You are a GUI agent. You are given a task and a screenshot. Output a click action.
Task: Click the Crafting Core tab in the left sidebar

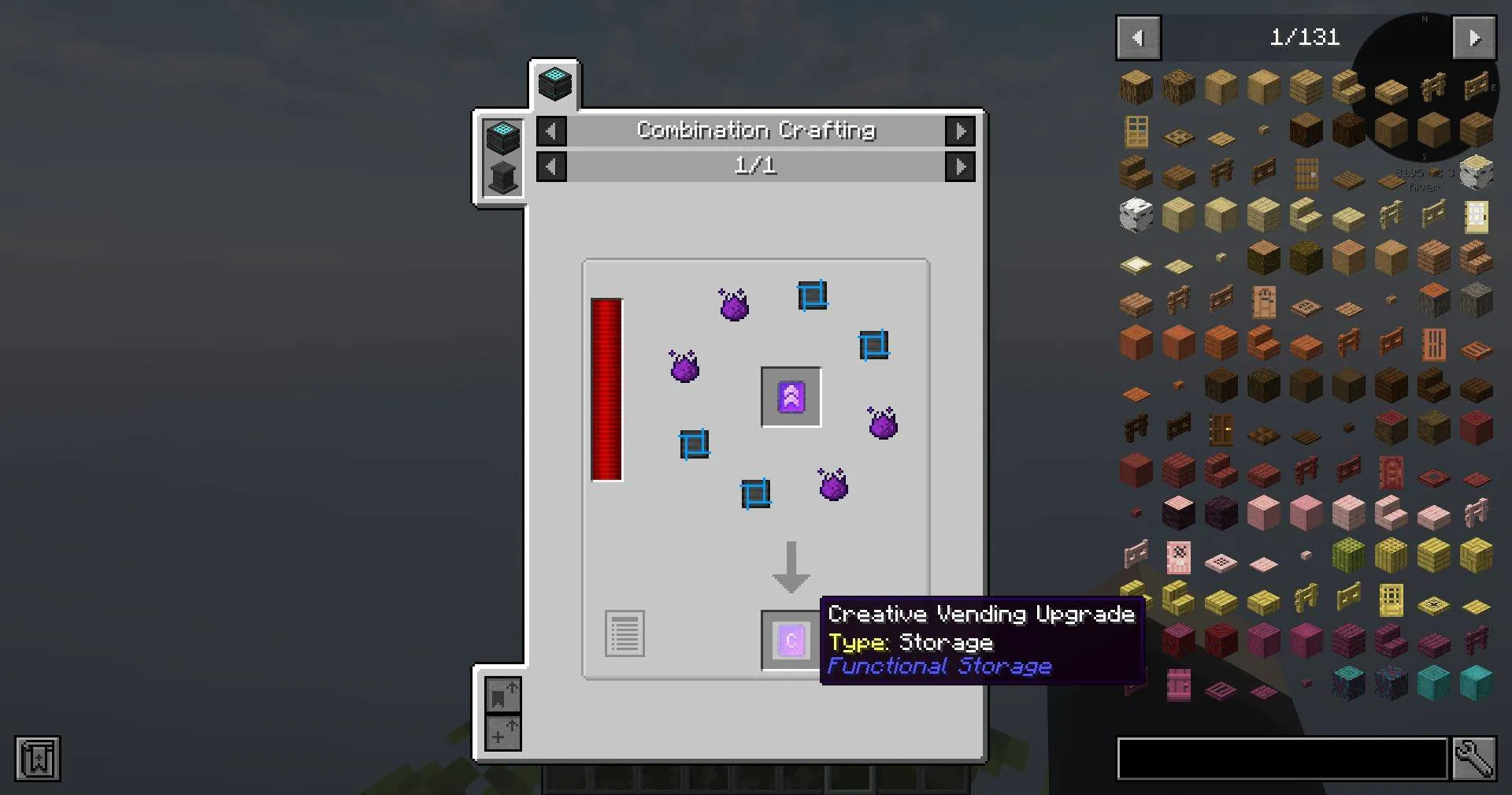[x=502, y=136]
